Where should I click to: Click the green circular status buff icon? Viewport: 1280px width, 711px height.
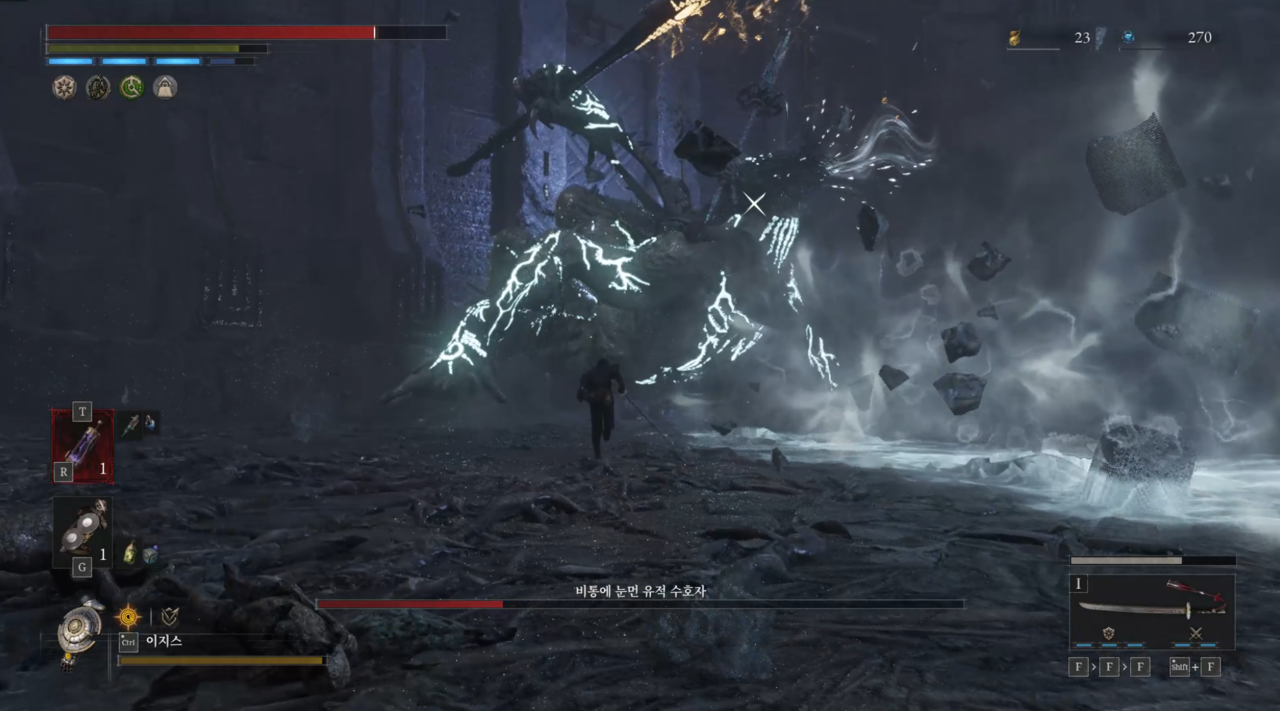pyautogui.click(x=131, y=88)
